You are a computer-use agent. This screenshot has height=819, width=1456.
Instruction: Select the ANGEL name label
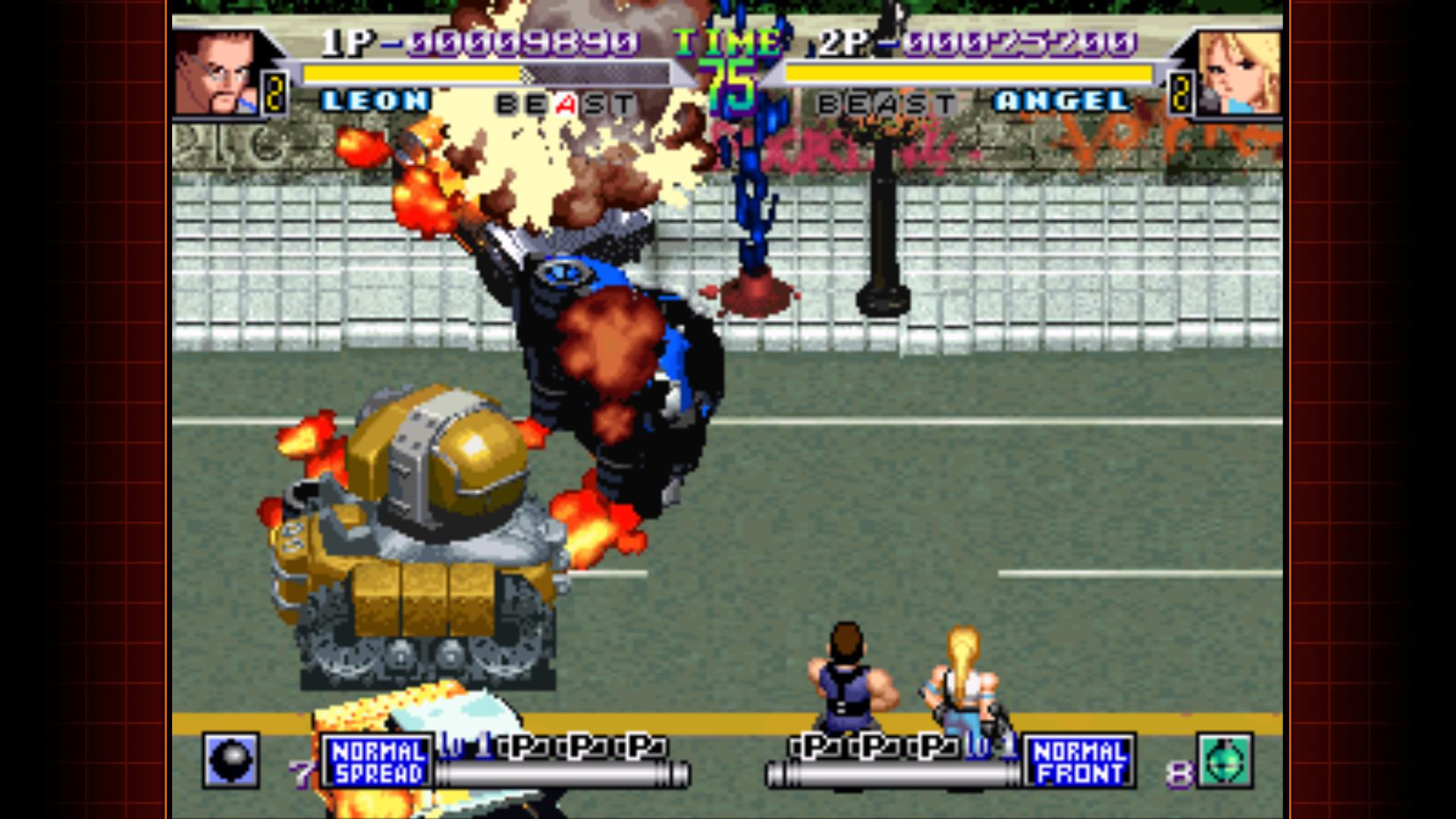click(x=1062, y=100)
